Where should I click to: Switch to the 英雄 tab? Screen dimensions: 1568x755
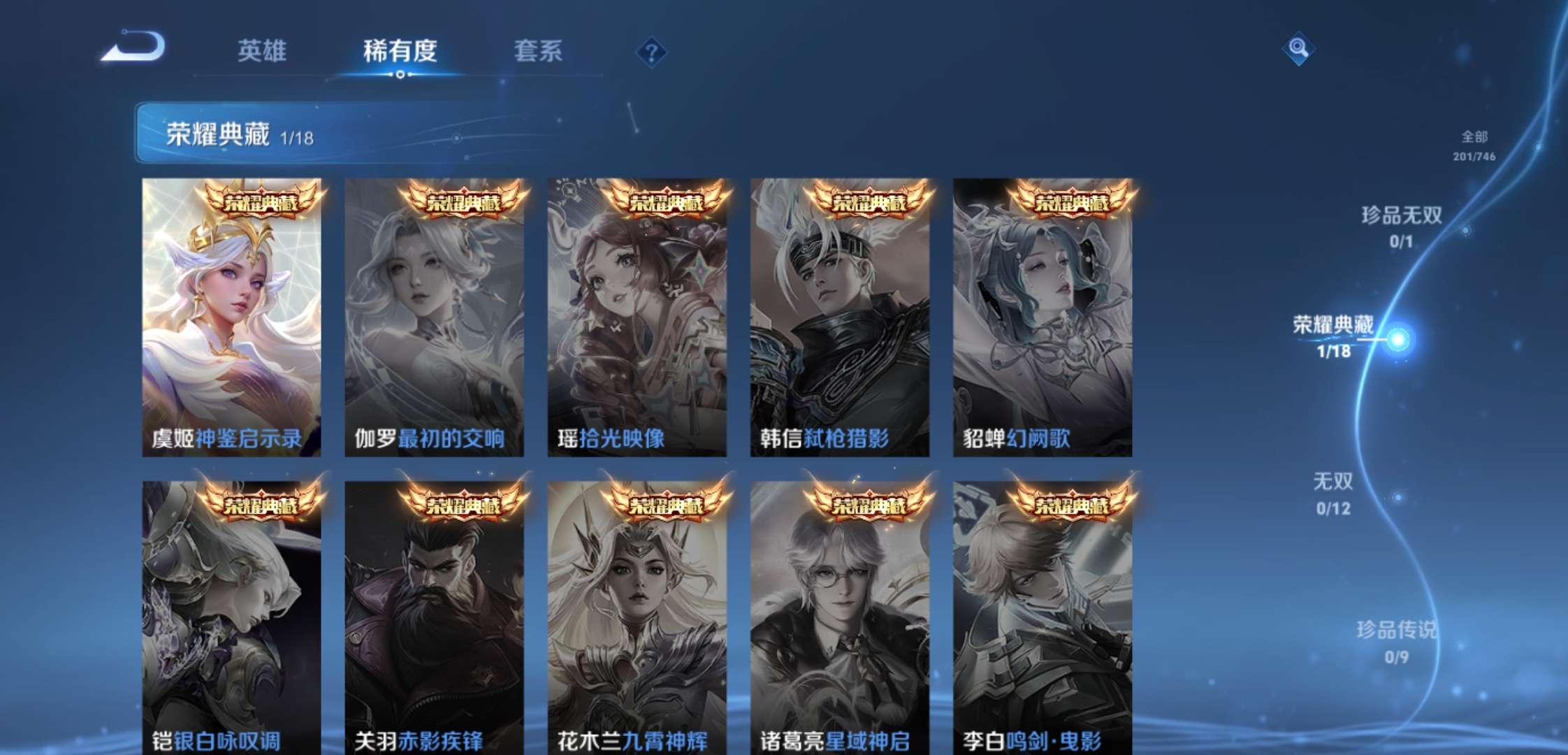click(263, 50)
